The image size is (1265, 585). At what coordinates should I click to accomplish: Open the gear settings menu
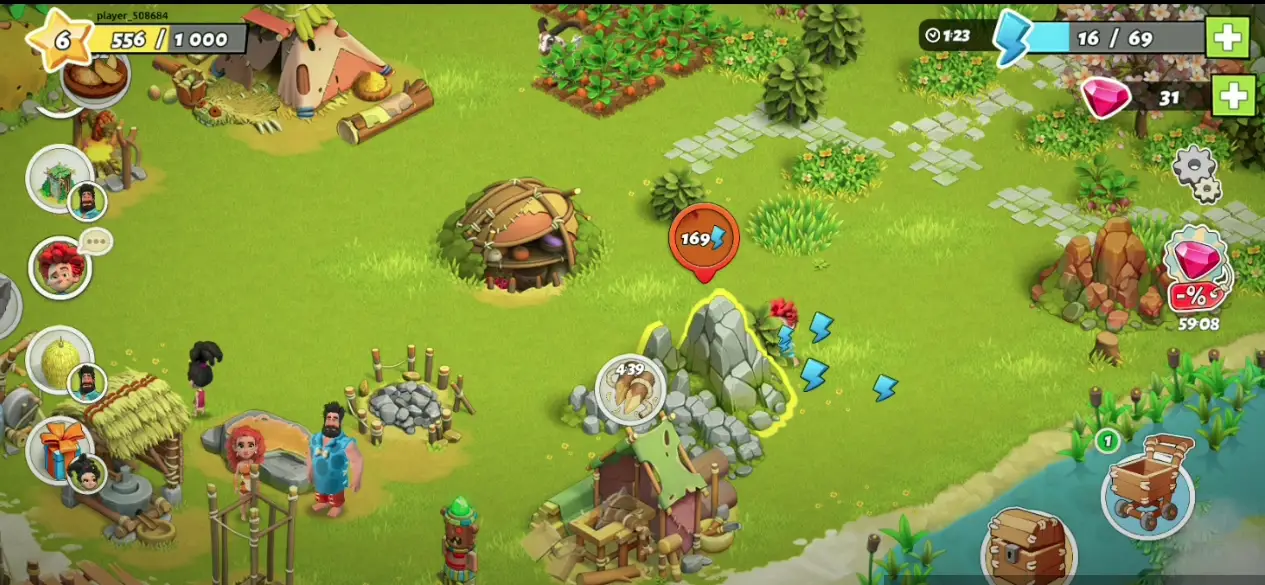coord(1195,173)
